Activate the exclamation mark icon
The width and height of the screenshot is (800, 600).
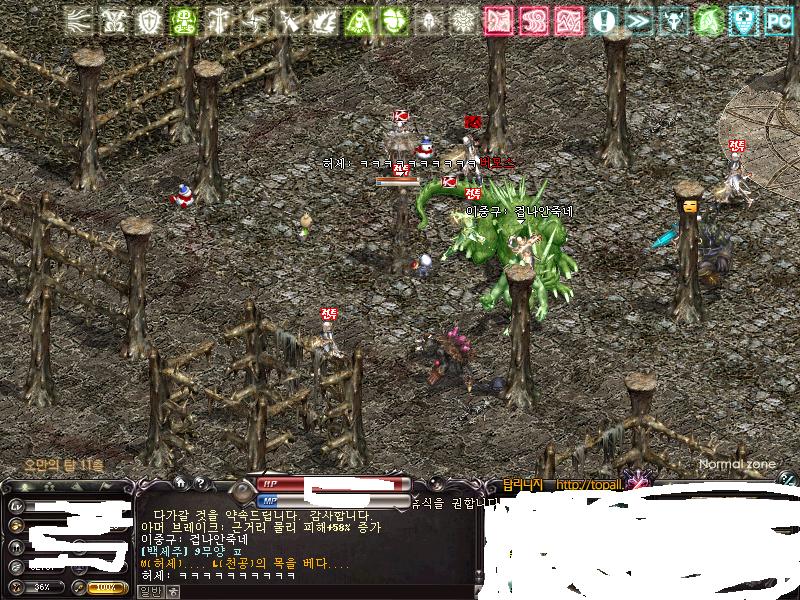point(603,20)
